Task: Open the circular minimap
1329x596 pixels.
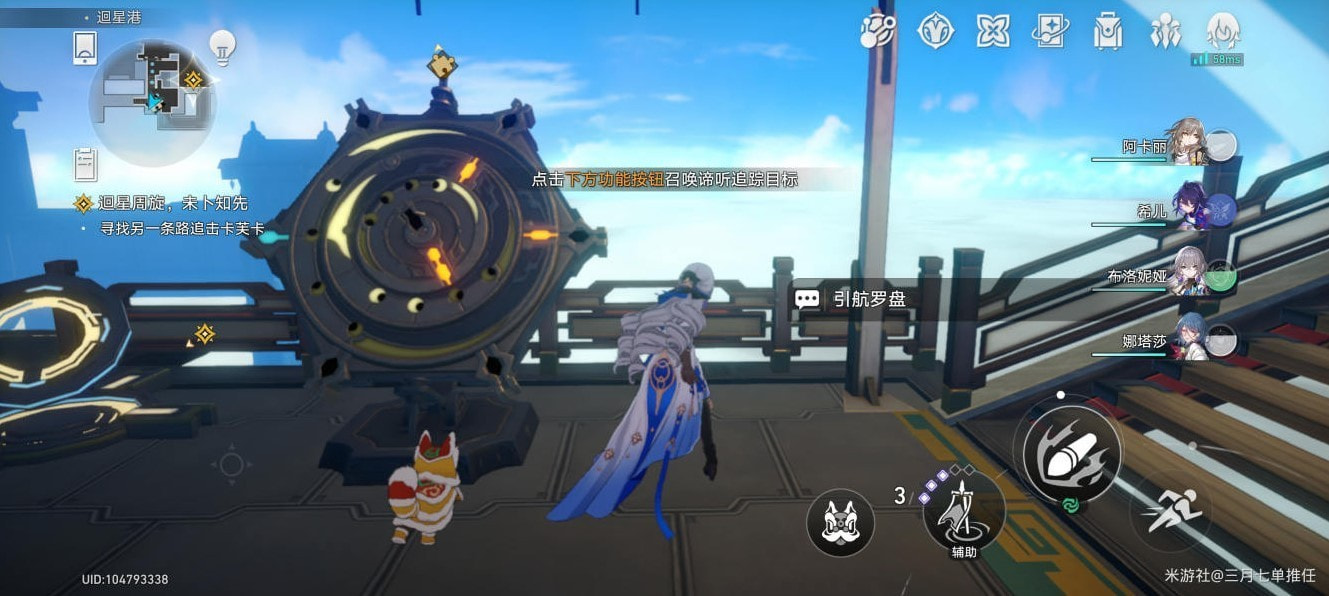Action: click(x=152, y=102)
